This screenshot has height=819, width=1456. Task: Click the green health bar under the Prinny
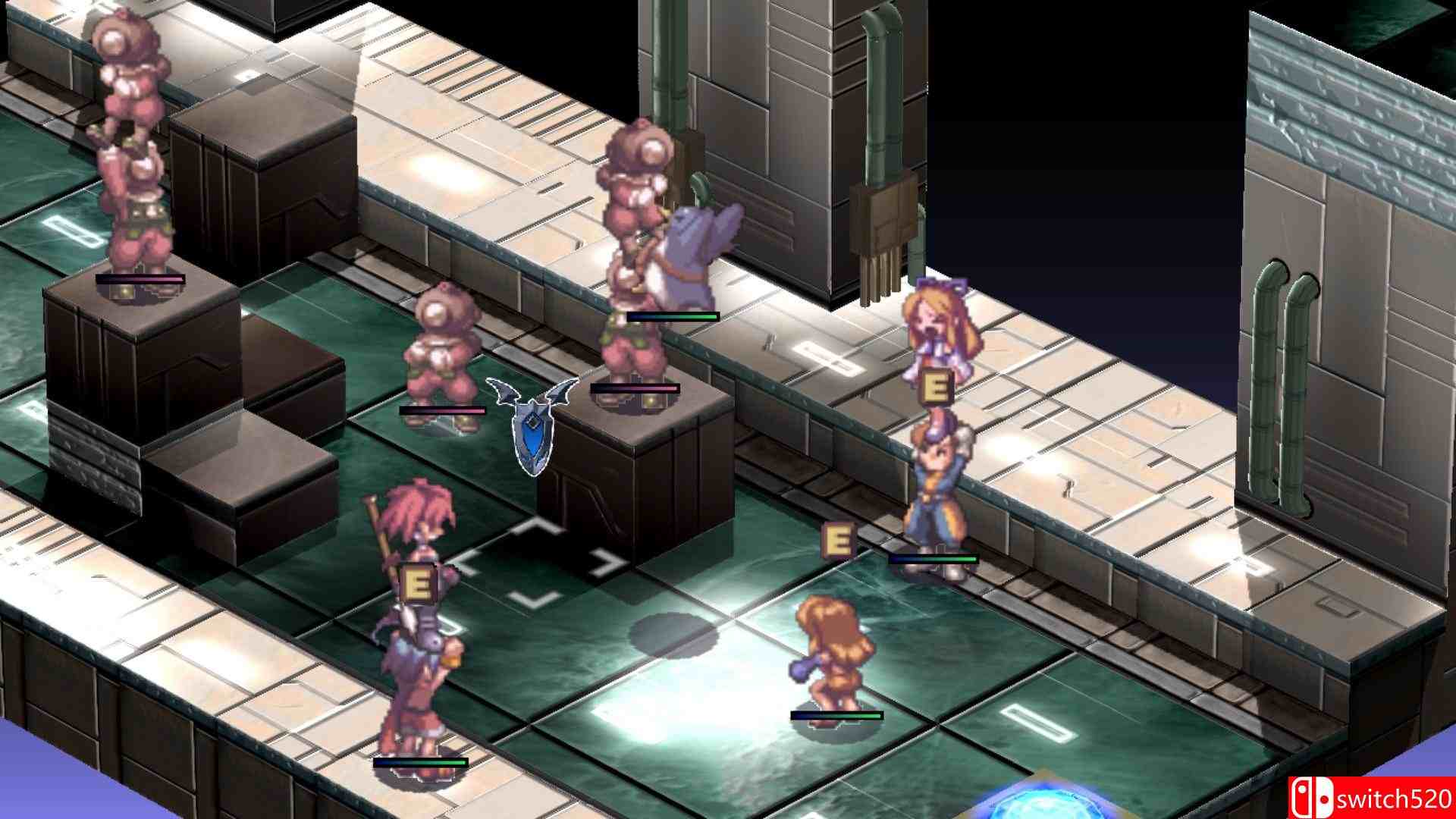pyautogui.click(x=675, y=315)
